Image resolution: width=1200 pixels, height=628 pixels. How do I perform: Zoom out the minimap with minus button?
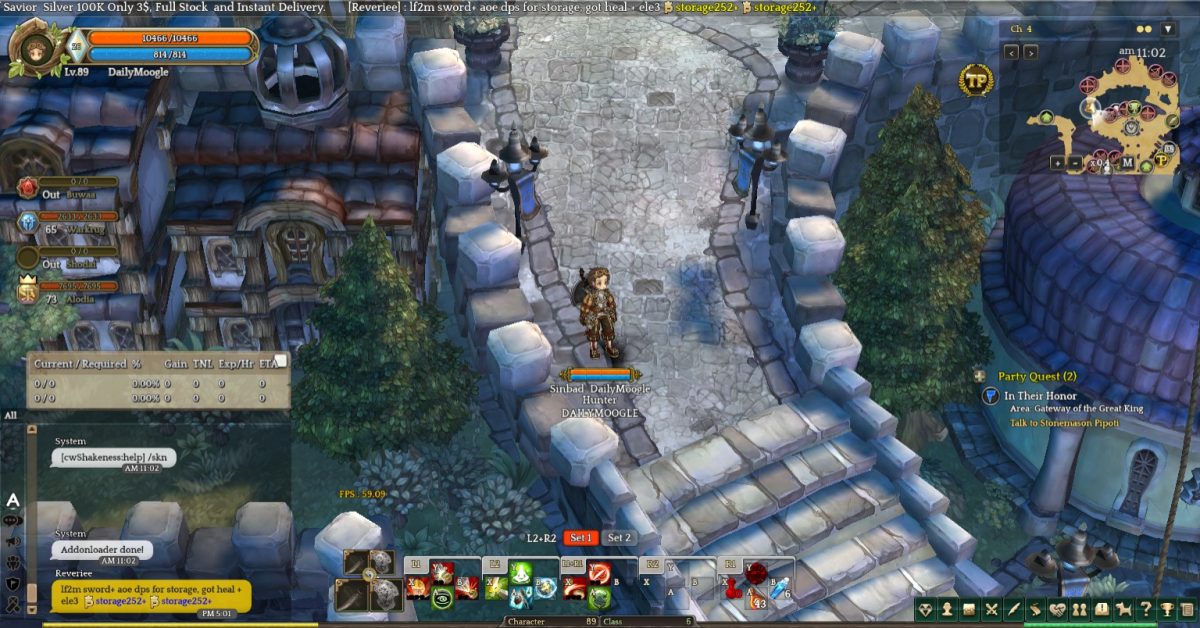tap(1074, 162)
